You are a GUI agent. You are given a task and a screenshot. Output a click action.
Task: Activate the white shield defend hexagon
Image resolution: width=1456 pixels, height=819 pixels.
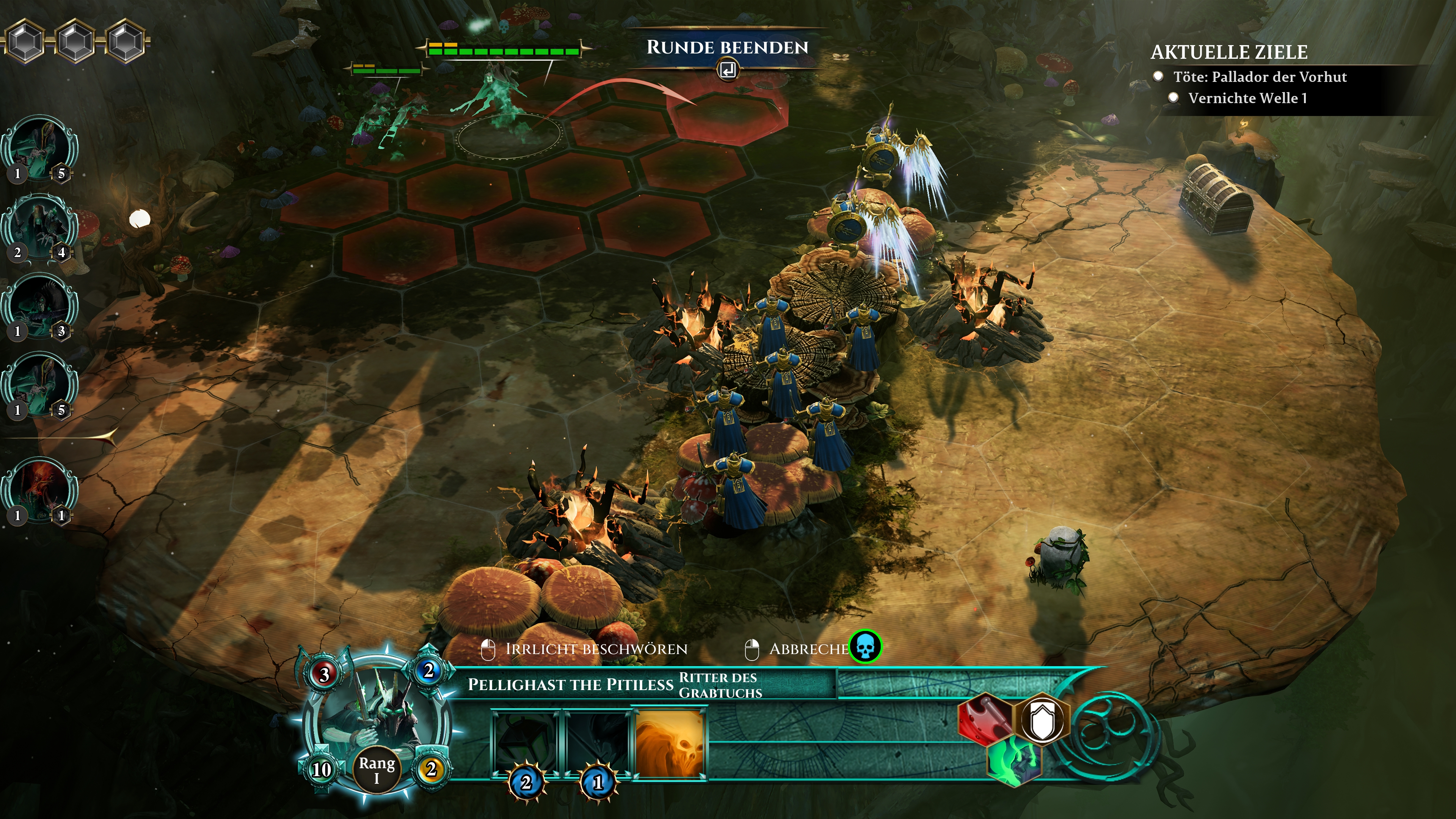tap(1042, 720)
